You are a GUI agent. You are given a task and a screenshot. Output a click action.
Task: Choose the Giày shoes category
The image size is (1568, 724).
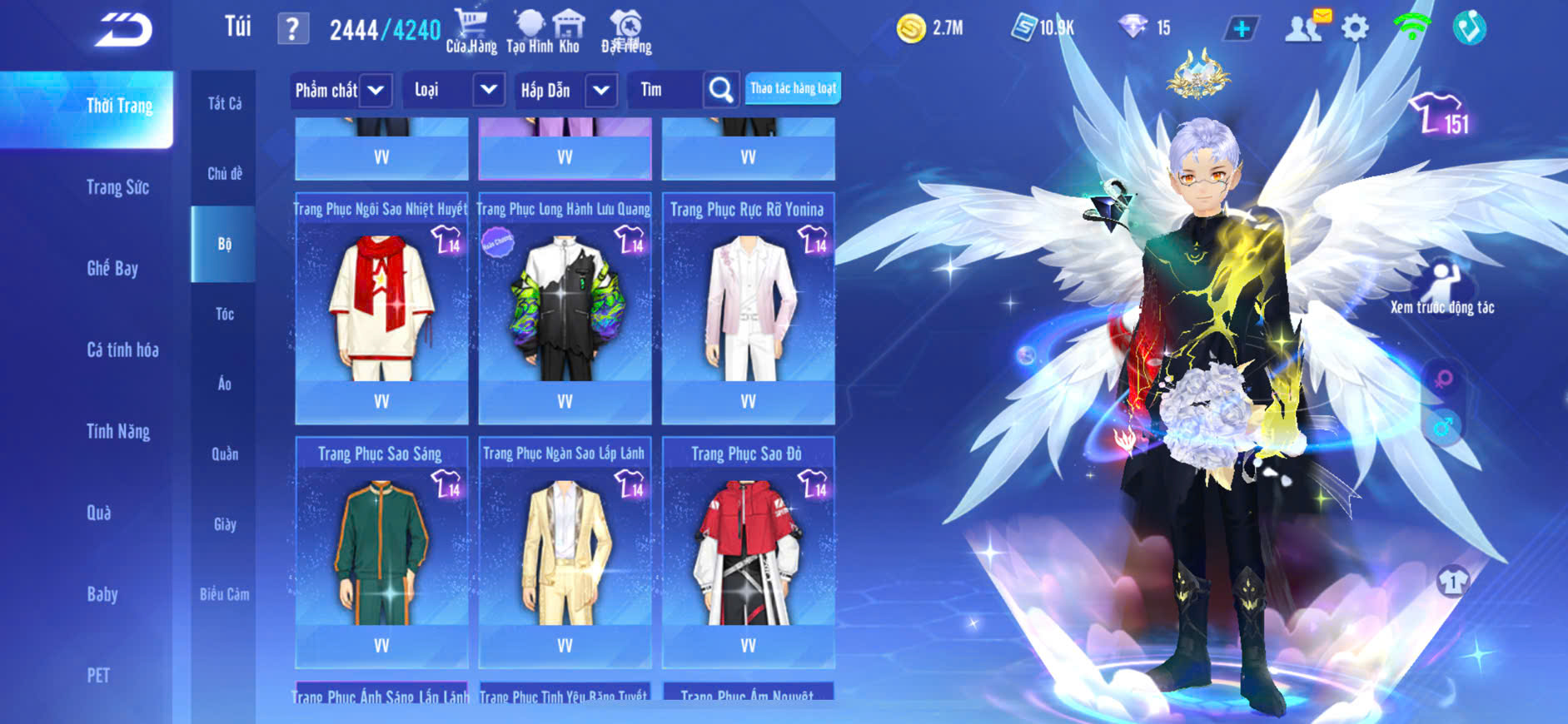[224, 524]
